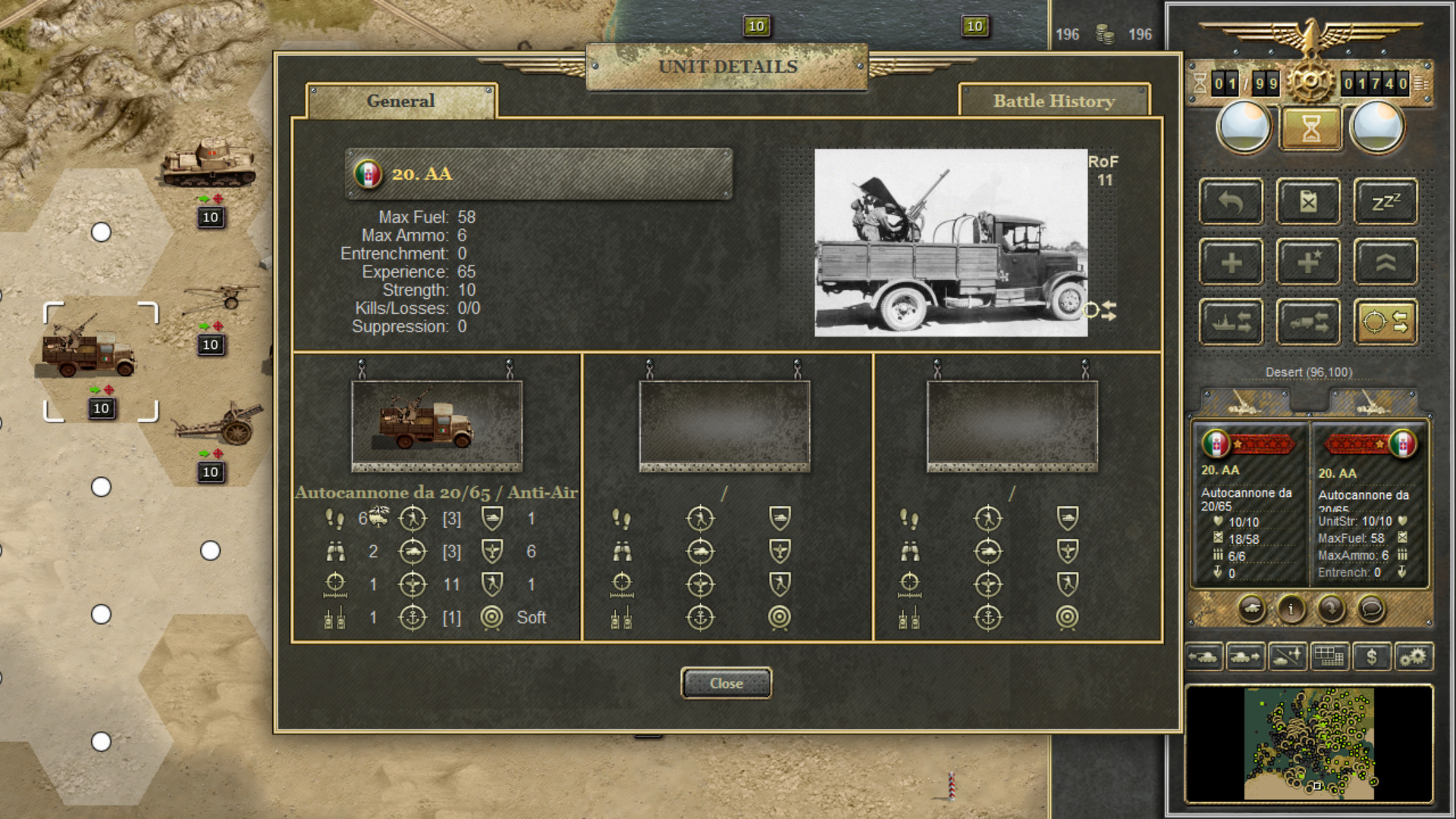Select the Elite Reinforce plus-star icon

tap(1307, 262)
